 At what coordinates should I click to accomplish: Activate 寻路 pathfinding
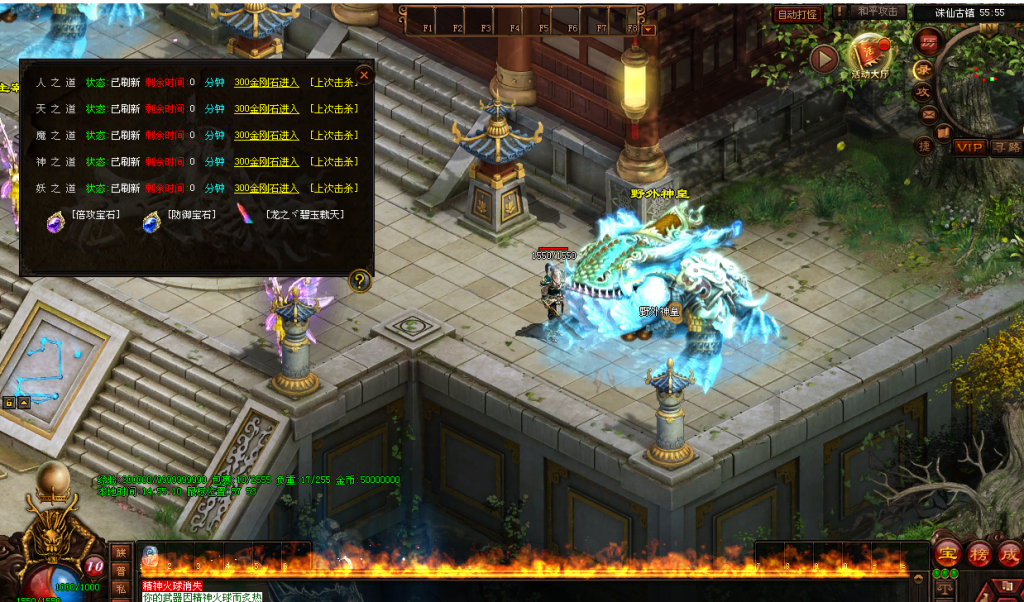(1006, 148)
